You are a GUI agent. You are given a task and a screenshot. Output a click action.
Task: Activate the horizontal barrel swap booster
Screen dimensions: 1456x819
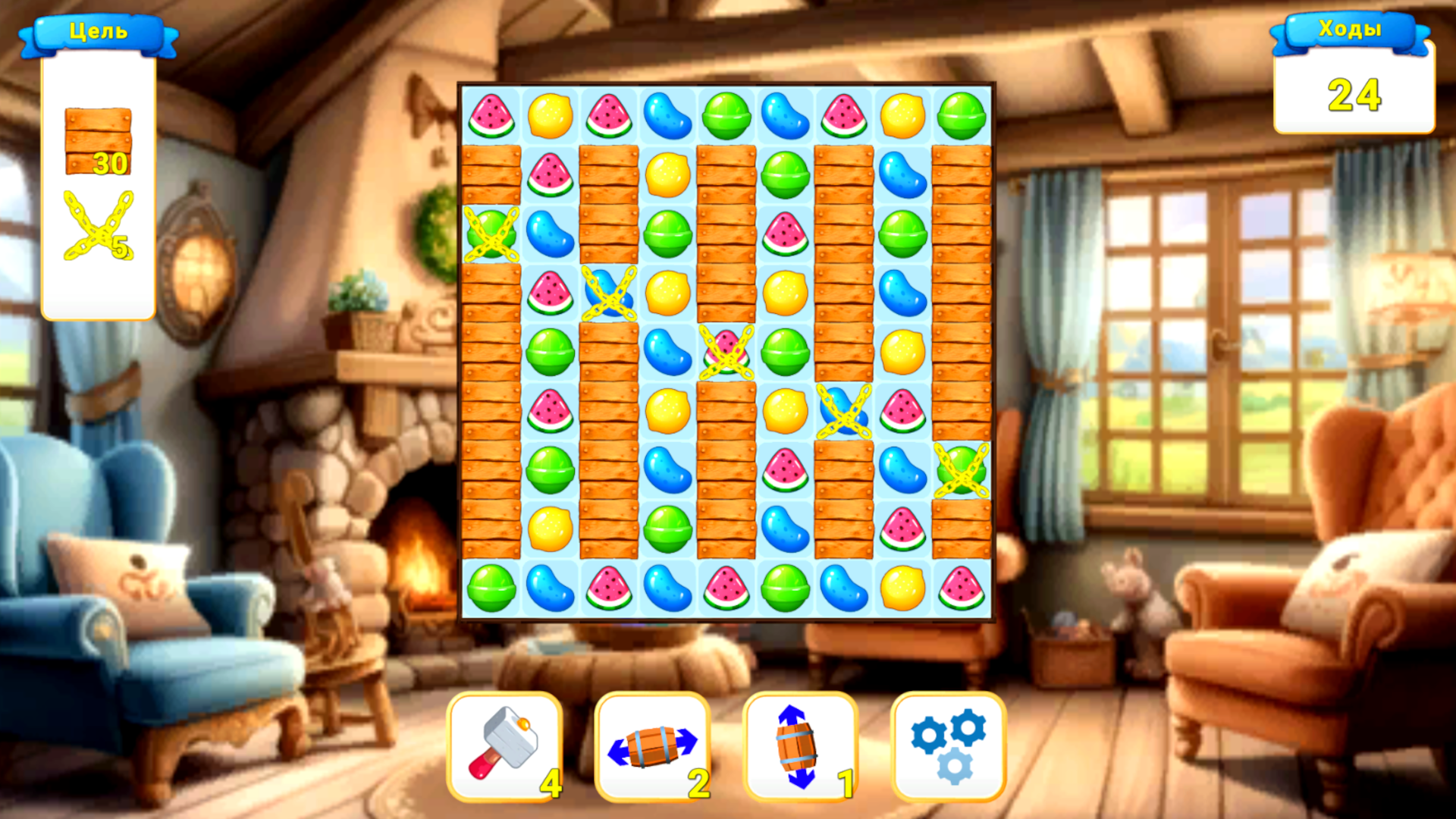[x=652, y=747]
